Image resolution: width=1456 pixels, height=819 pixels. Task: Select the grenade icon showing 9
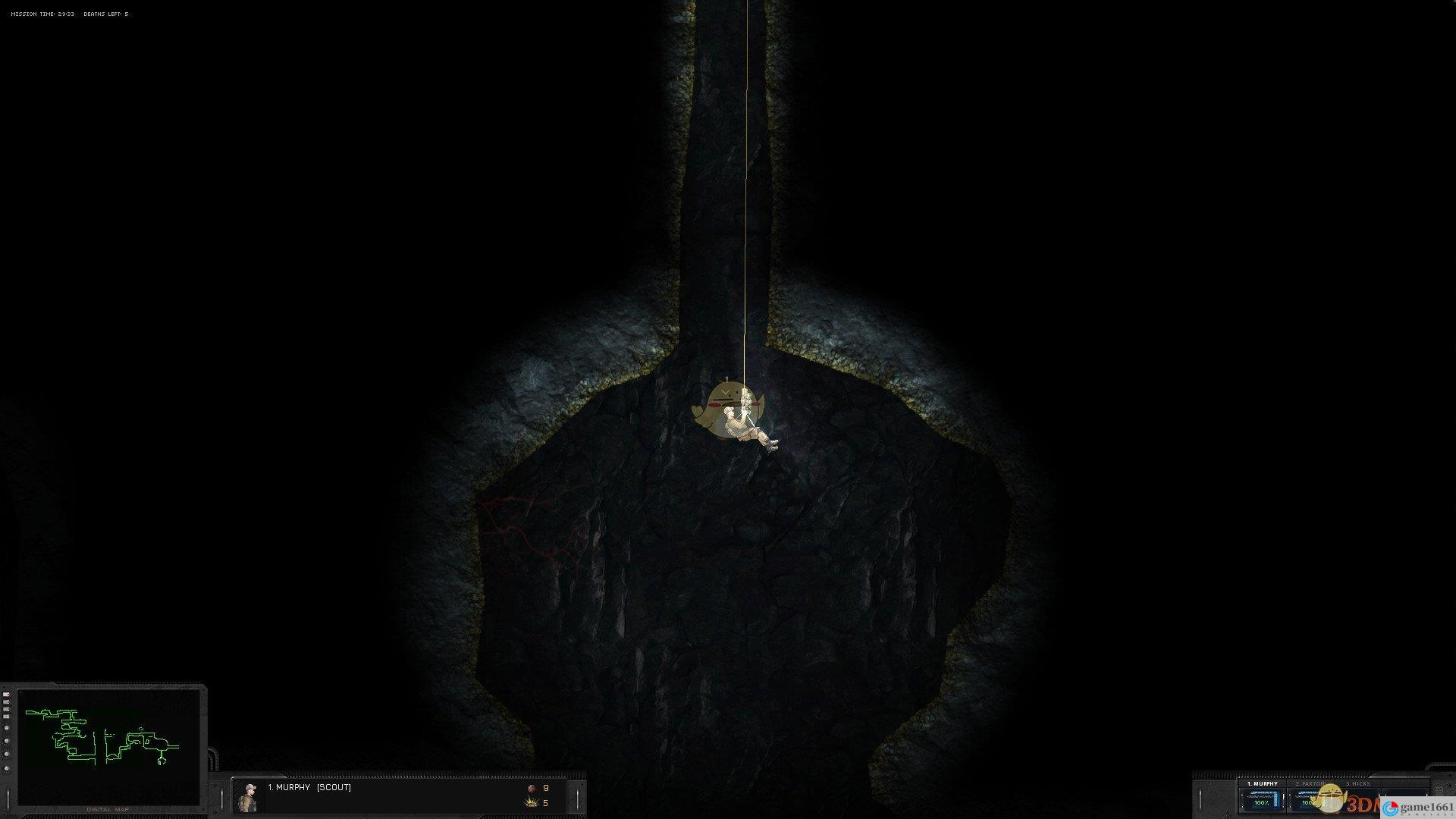(532, 789)
